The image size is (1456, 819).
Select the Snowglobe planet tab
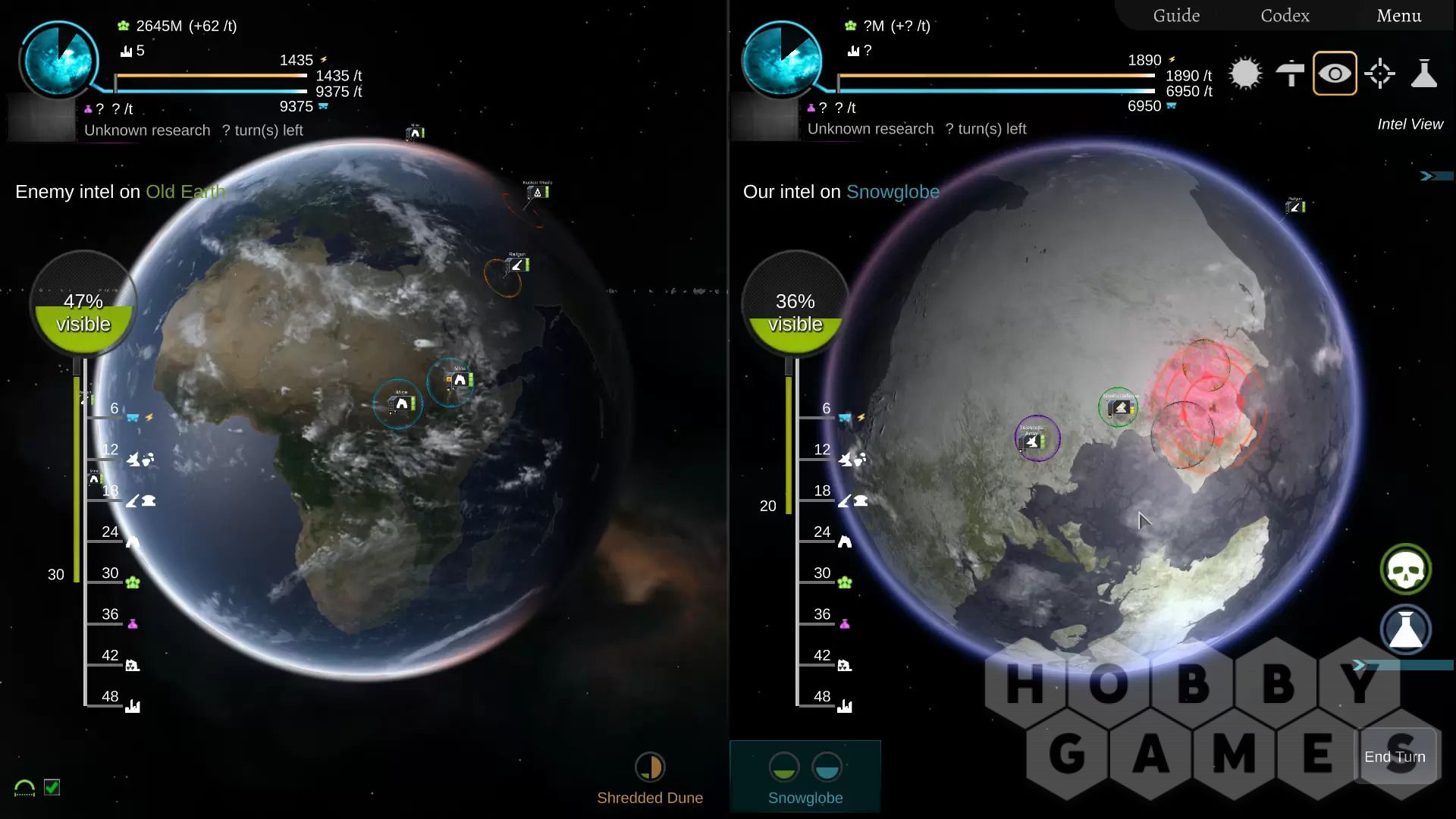[x=805, y=779]
